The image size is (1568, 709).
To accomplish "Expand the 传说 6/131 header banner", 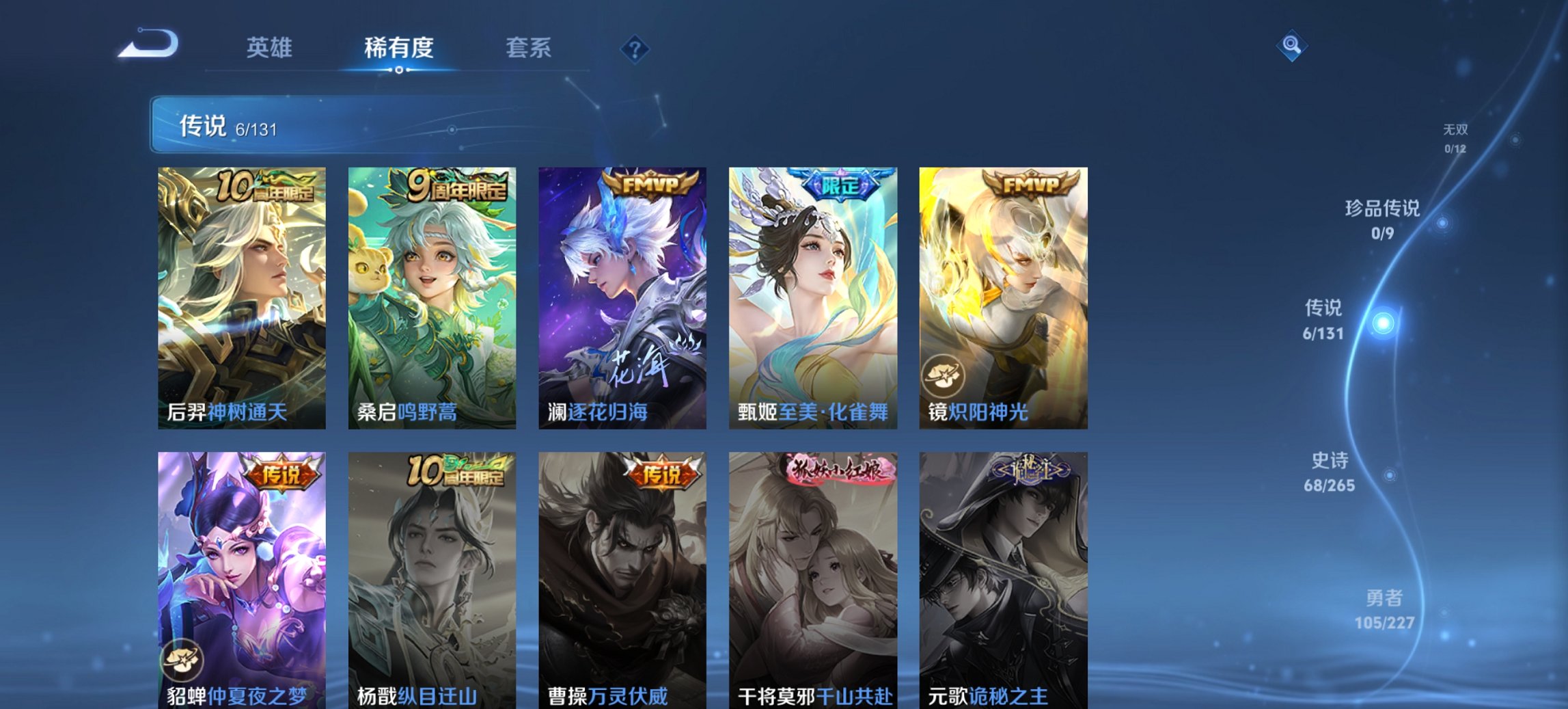I will (x=383, y=126).
